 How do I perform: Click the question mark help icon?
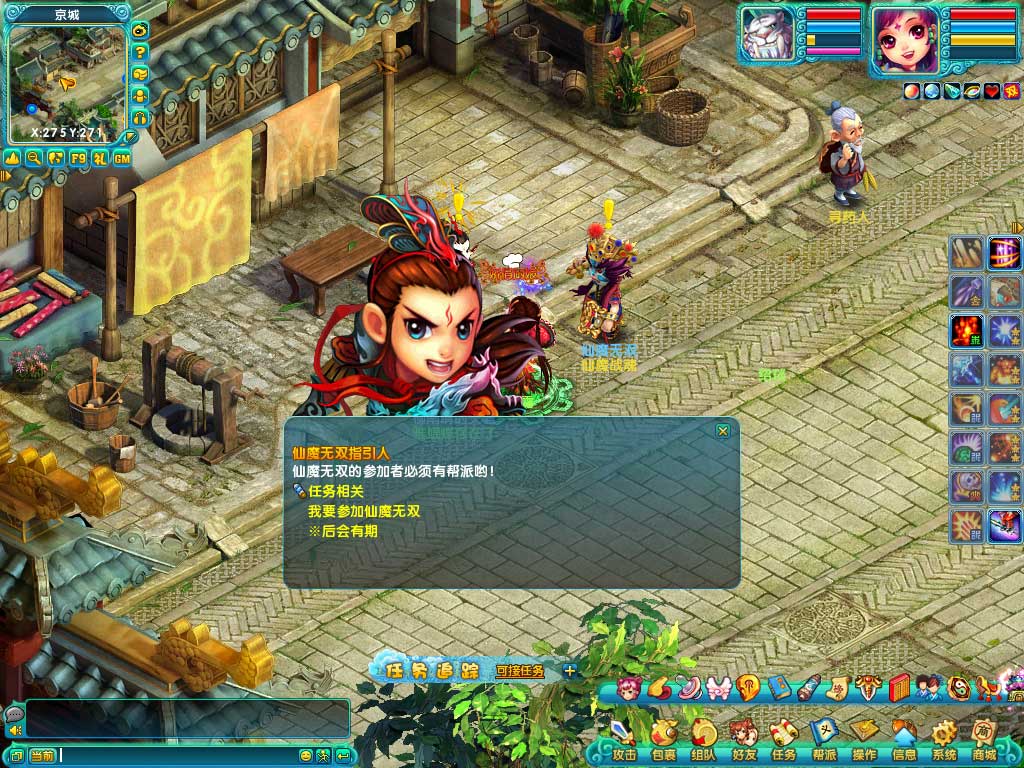140,52
